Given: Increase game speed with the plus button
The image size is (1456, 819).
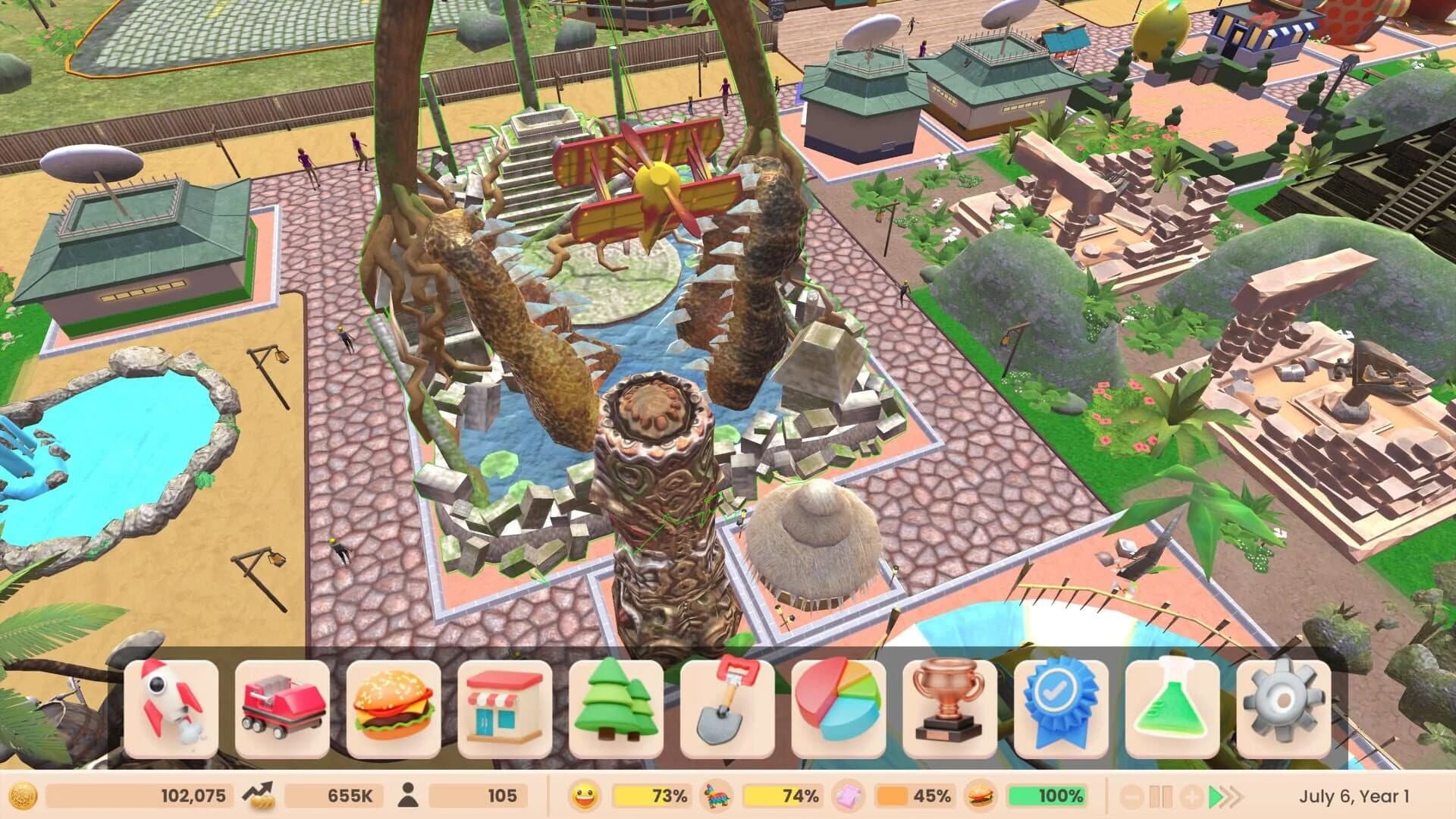Looking at the screenshot, I should click(x=1192, y=796).
